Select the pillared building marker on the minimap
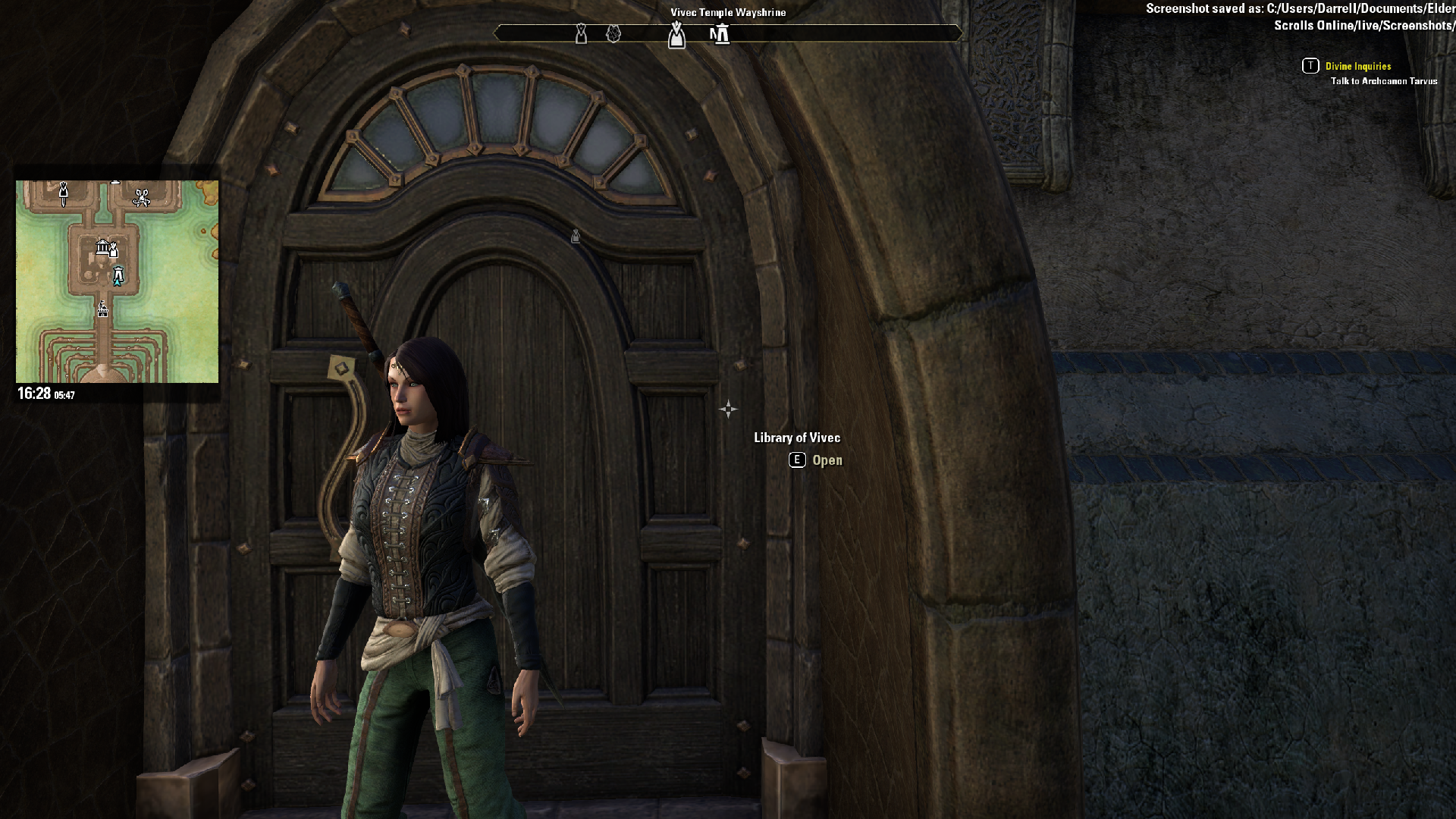 102,246
